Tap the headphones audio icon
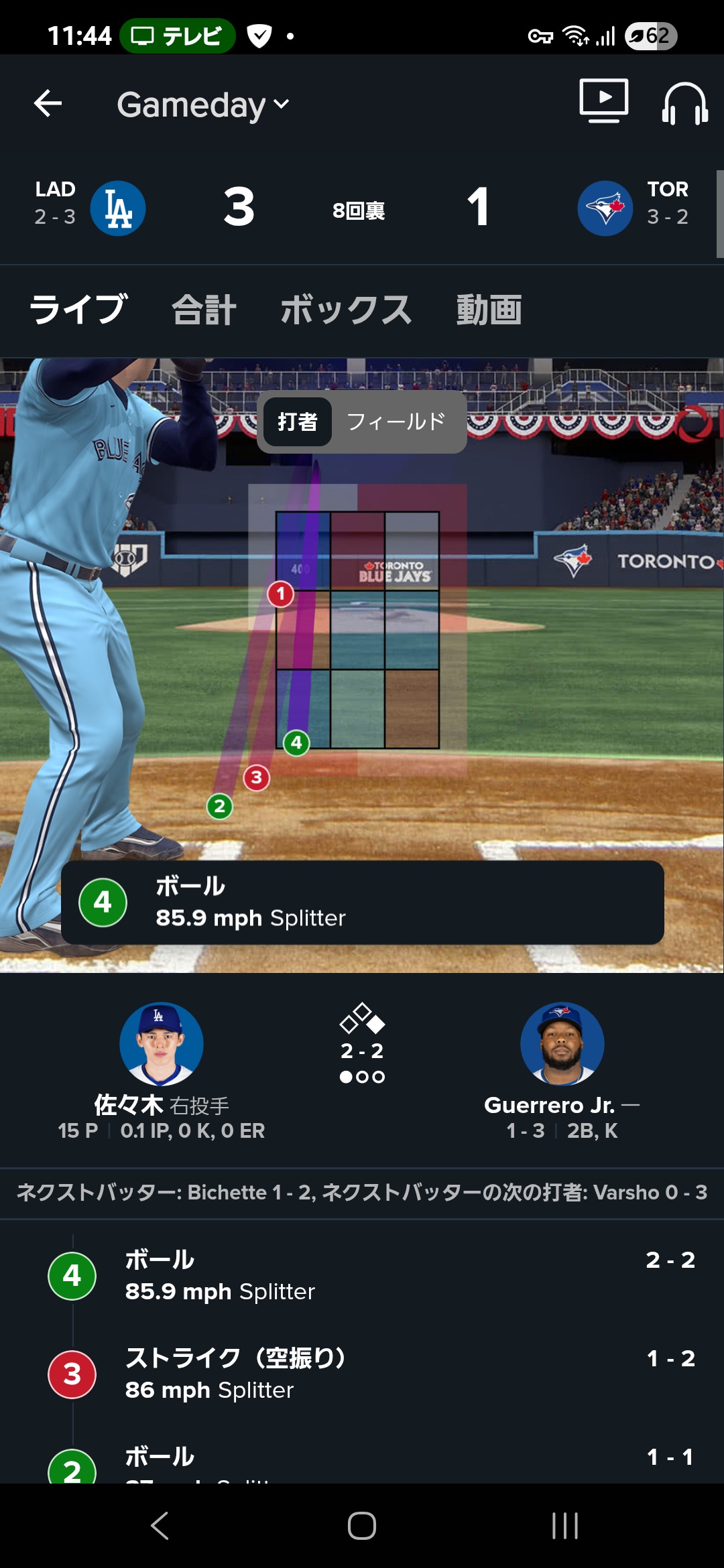Viewport: 724px width, 1568px height. pos(684,104)
